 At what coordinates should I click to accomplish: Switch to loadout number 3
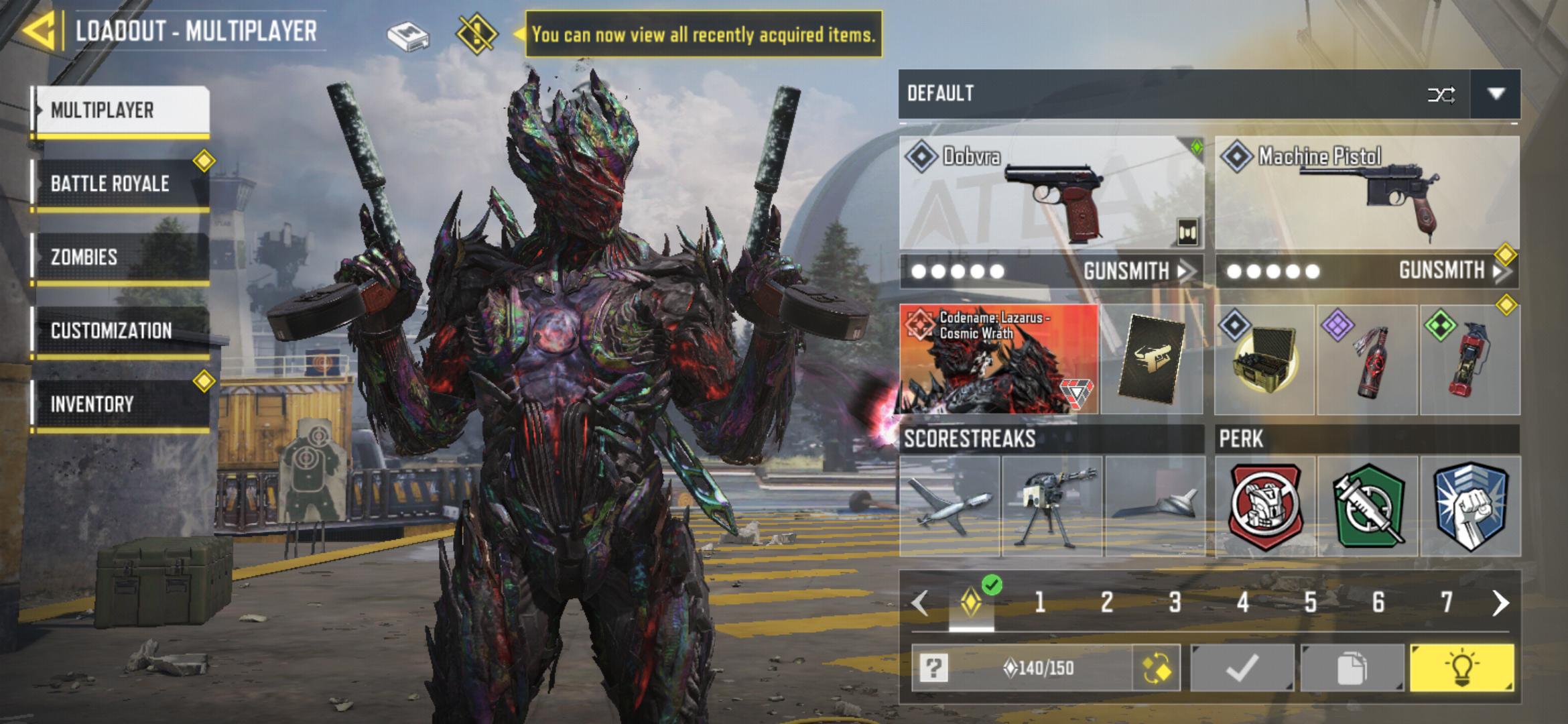(x=1175, y=602)
